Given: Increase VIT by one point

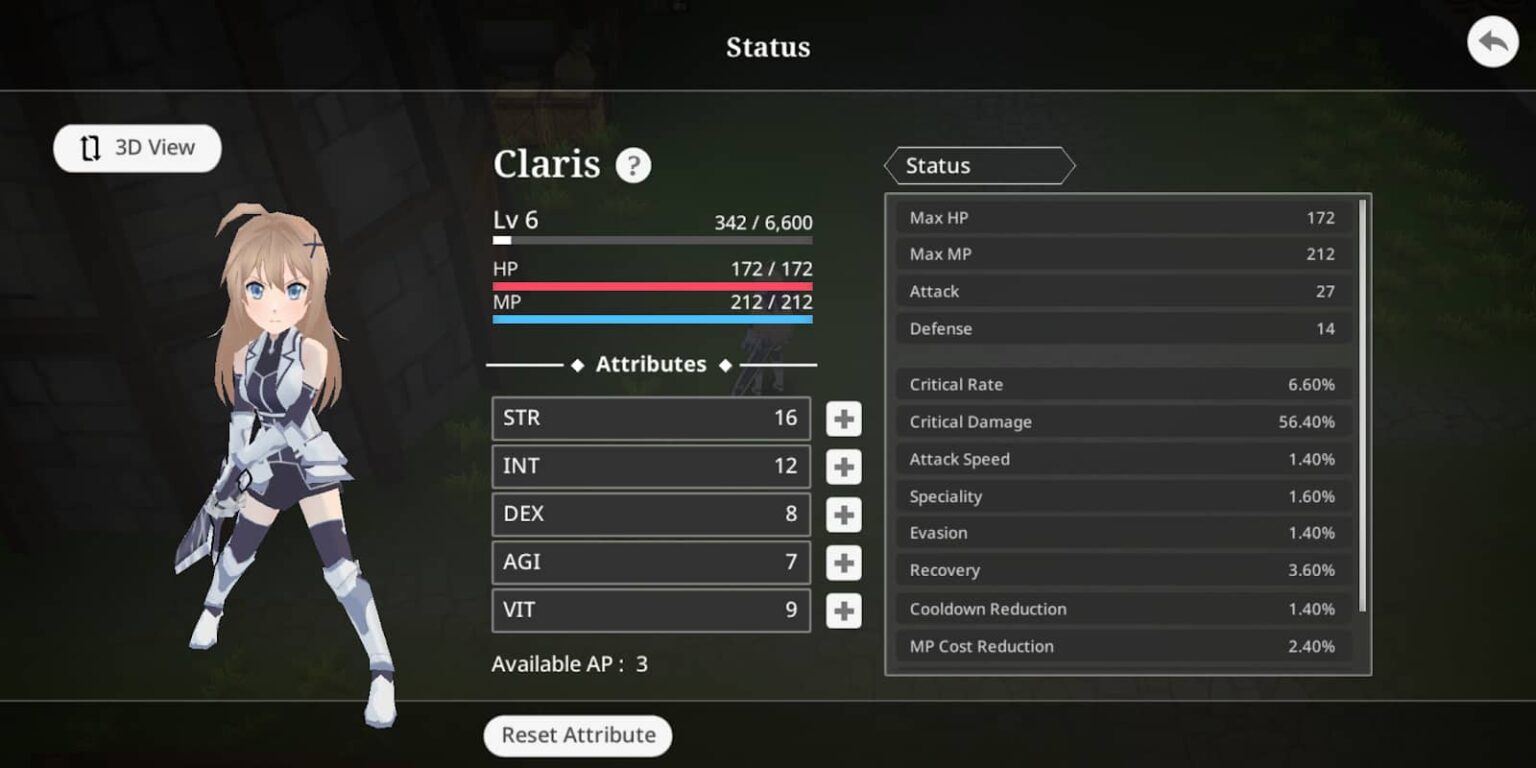Looking at the screenshot, I should click(844, 611).
